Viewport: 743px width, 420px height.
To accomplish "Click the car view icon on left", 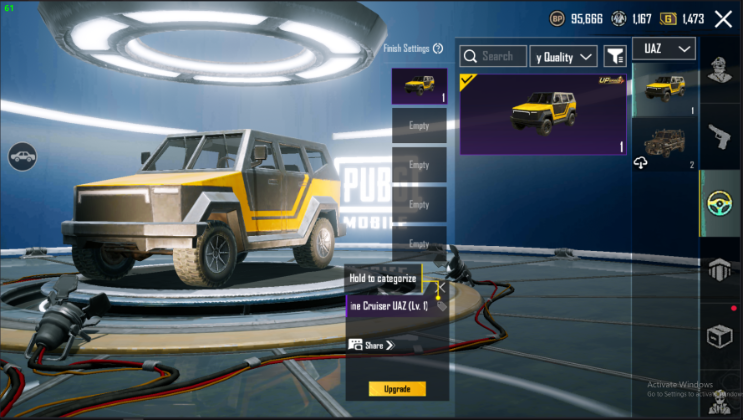I will (22, 156).
